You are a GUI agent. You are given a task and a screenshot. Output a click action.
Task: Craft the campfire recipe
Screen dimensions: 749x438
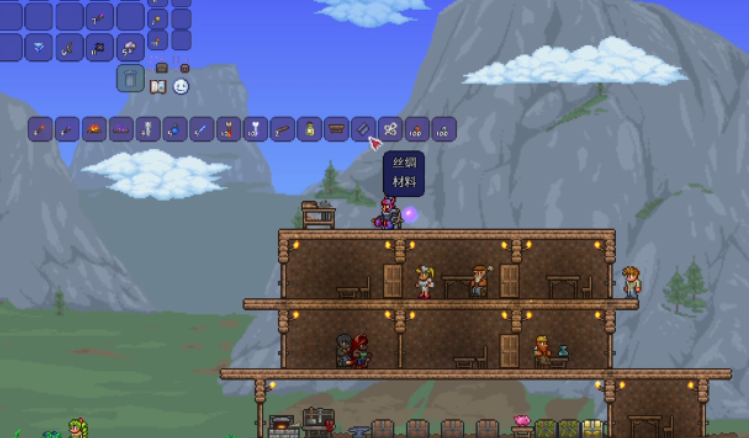pos(94,129)
